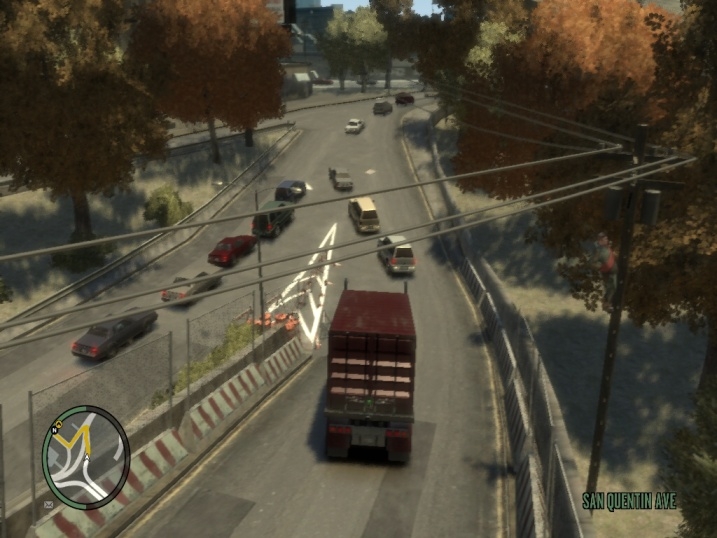Image resolution: width=717 pixels, height=538 pixels.
Task: Open the circular radar minimap
Action: 86,457
